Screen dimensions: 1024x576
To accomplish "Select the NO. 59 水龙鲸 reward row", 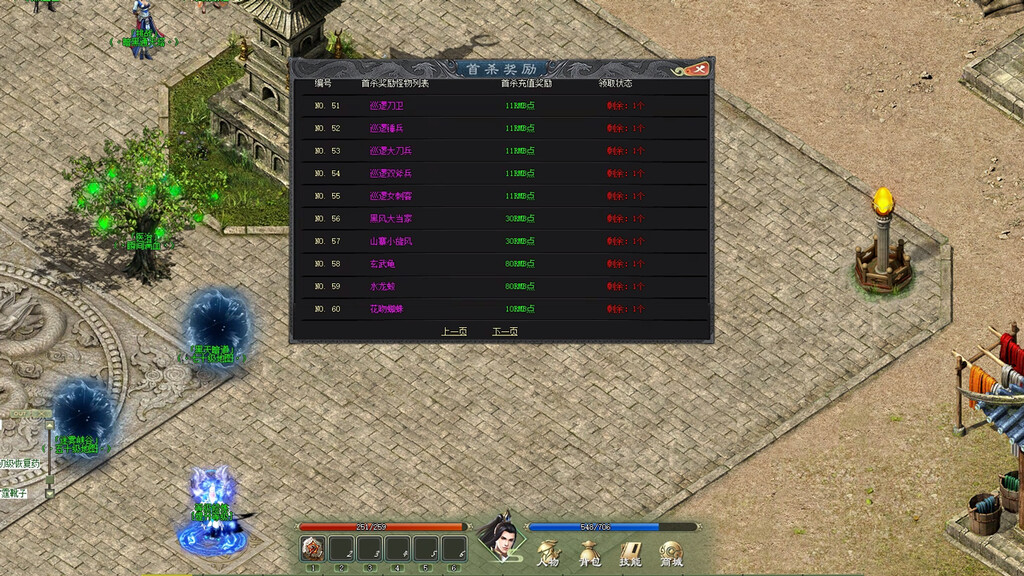I will 505,287.
